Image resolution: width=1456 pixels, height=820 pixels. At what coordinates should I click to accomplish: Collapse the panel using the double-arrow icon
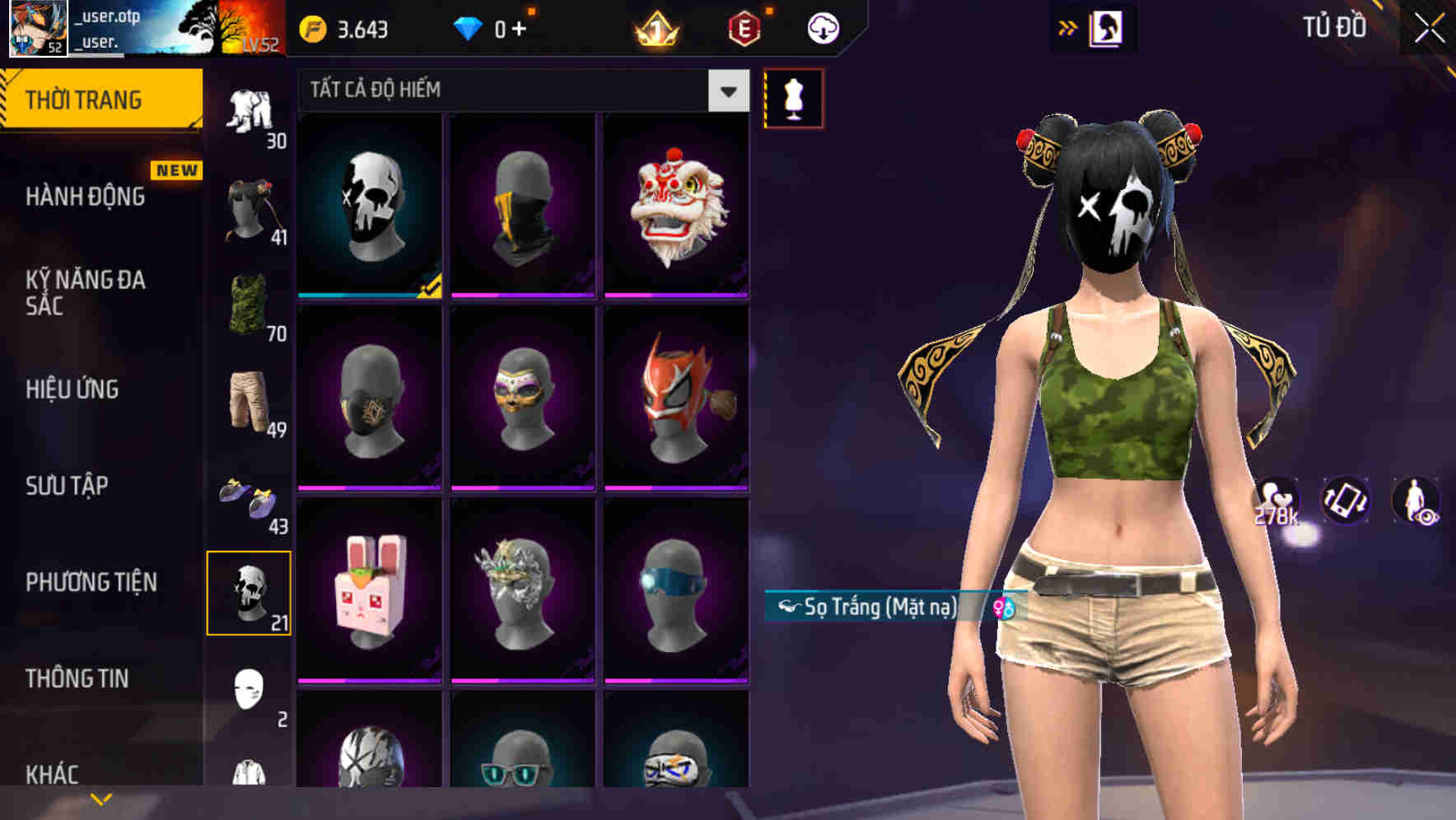click(x=1068, y=27)
